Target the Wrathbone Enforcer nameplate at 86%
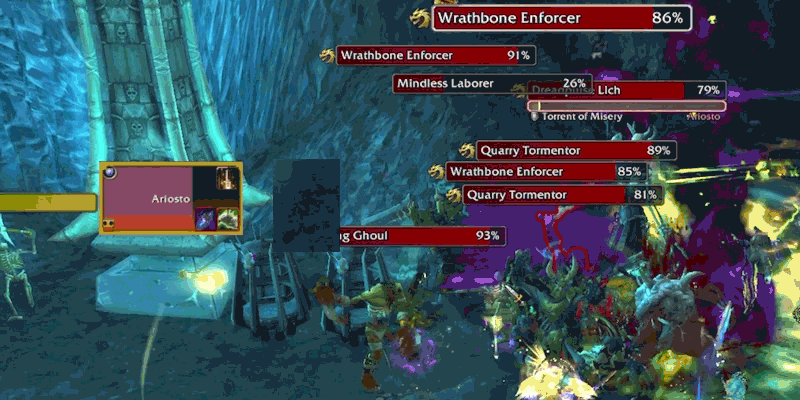 click(x=562, y=18)
